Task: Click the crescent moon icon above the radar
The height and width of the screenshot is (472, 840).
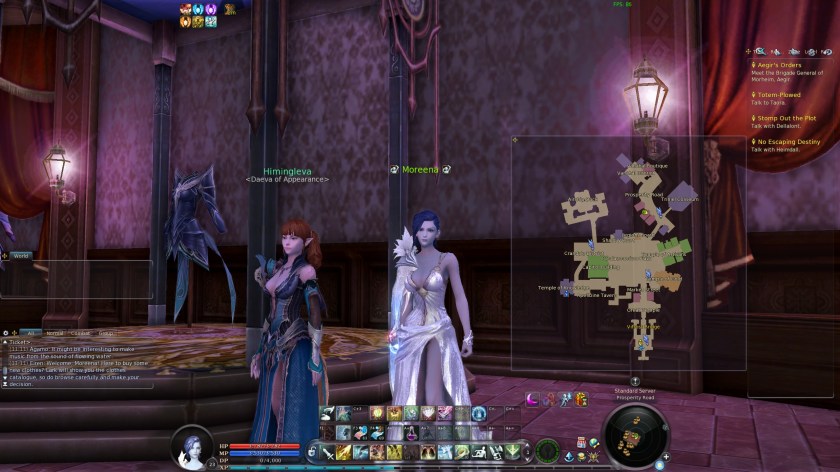Action: coord(533,399)
